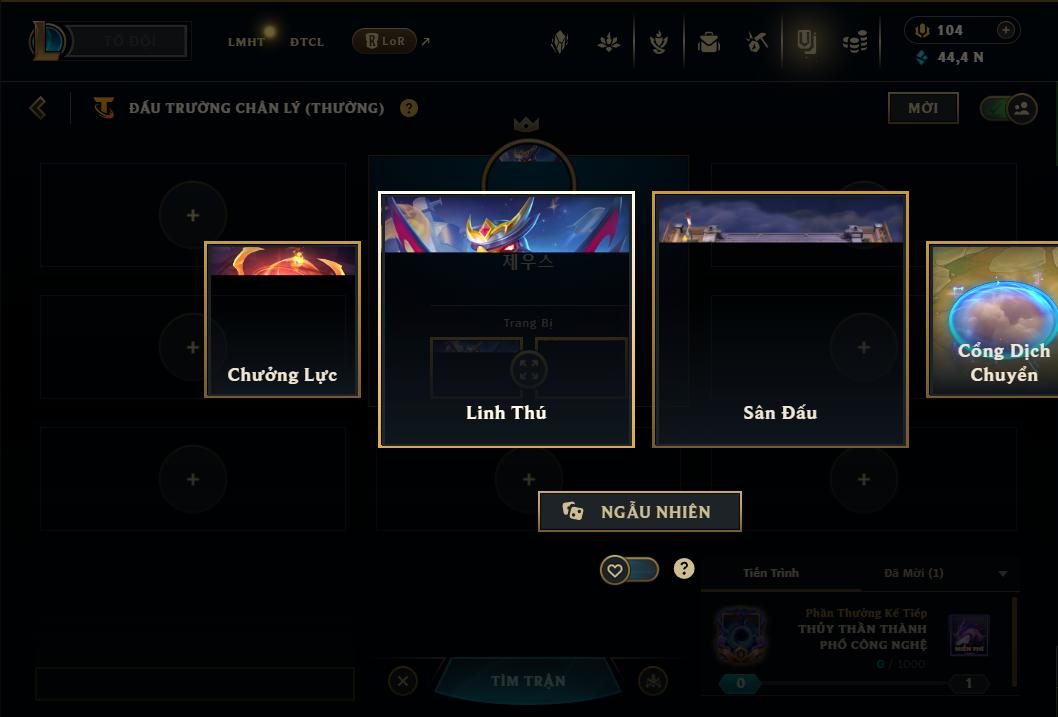Switch to the LMHT tab
The width and height of the screenshot is (1058, 717).
tap(246, 42)
